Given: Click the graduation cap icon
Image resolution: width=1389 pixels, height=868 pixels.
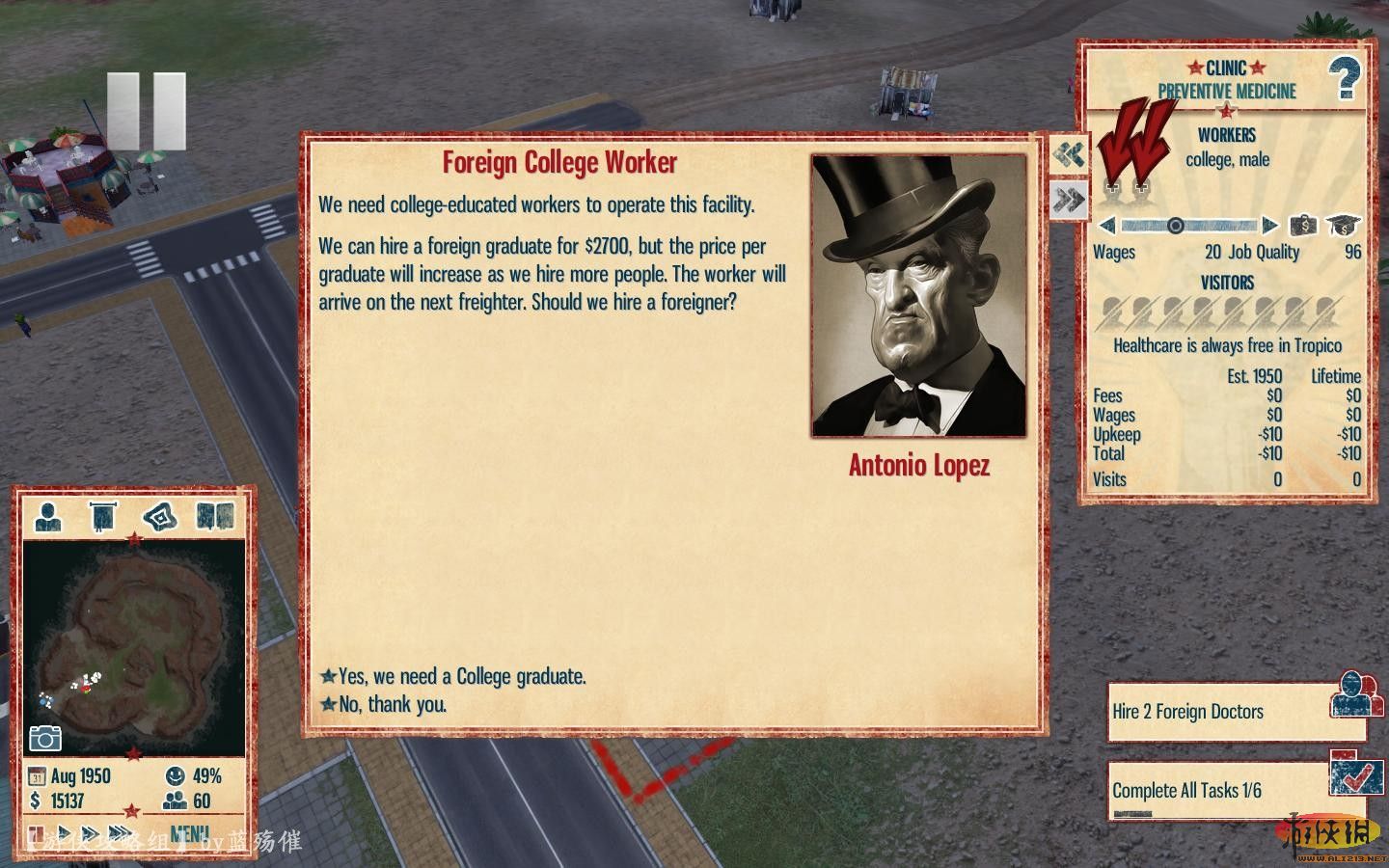Looking at the screenshot, I should coord(1343,226).
